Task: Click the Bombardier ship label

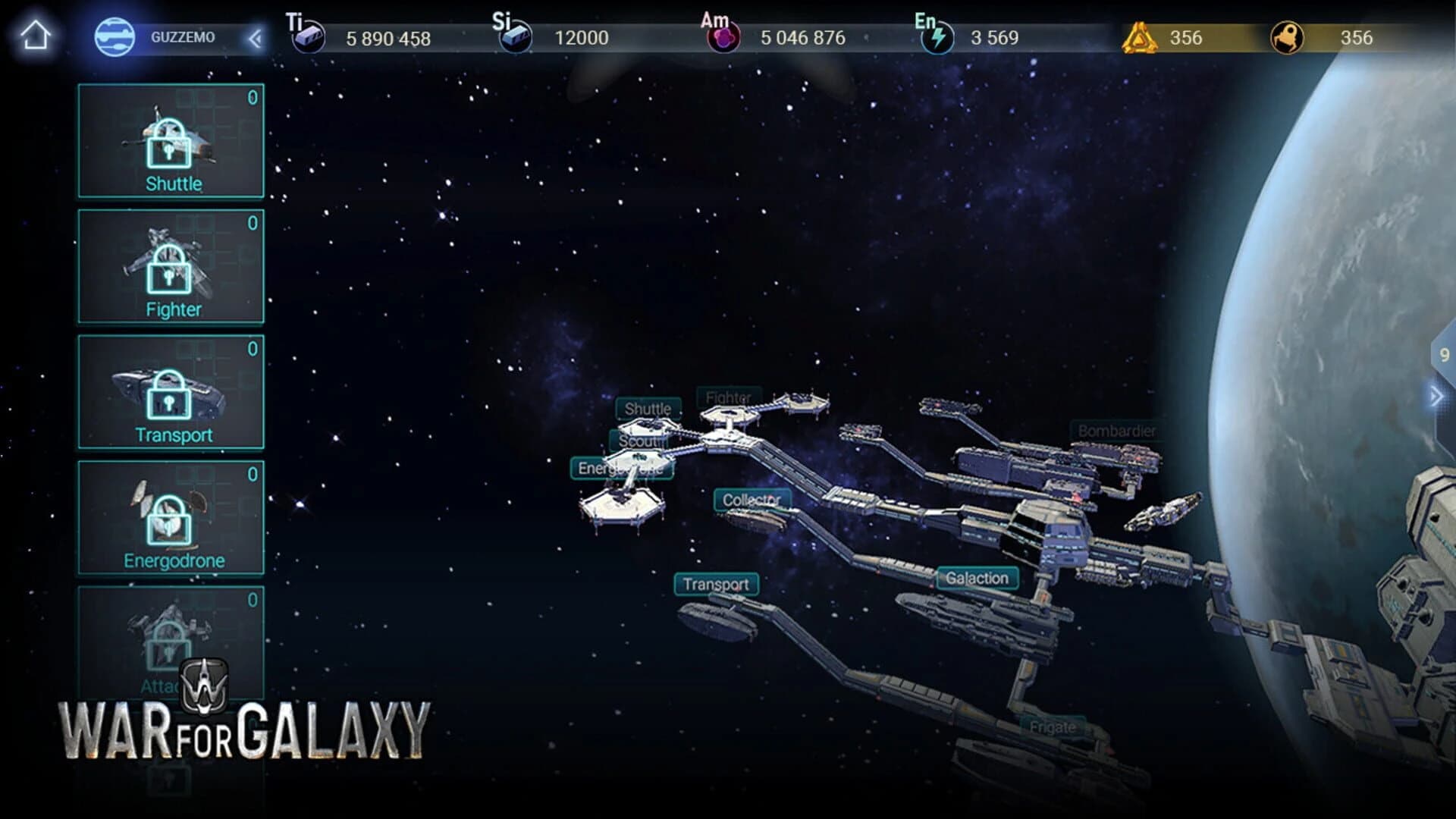Action: pyautogui.click(x=1117, y=429)
